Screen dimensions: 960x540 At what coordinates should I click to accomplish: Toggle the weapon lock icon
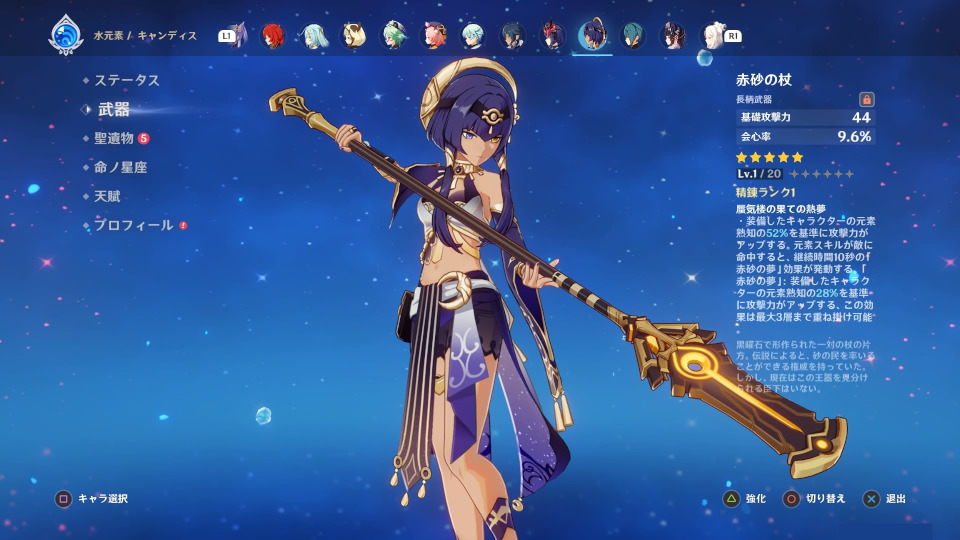866,99
